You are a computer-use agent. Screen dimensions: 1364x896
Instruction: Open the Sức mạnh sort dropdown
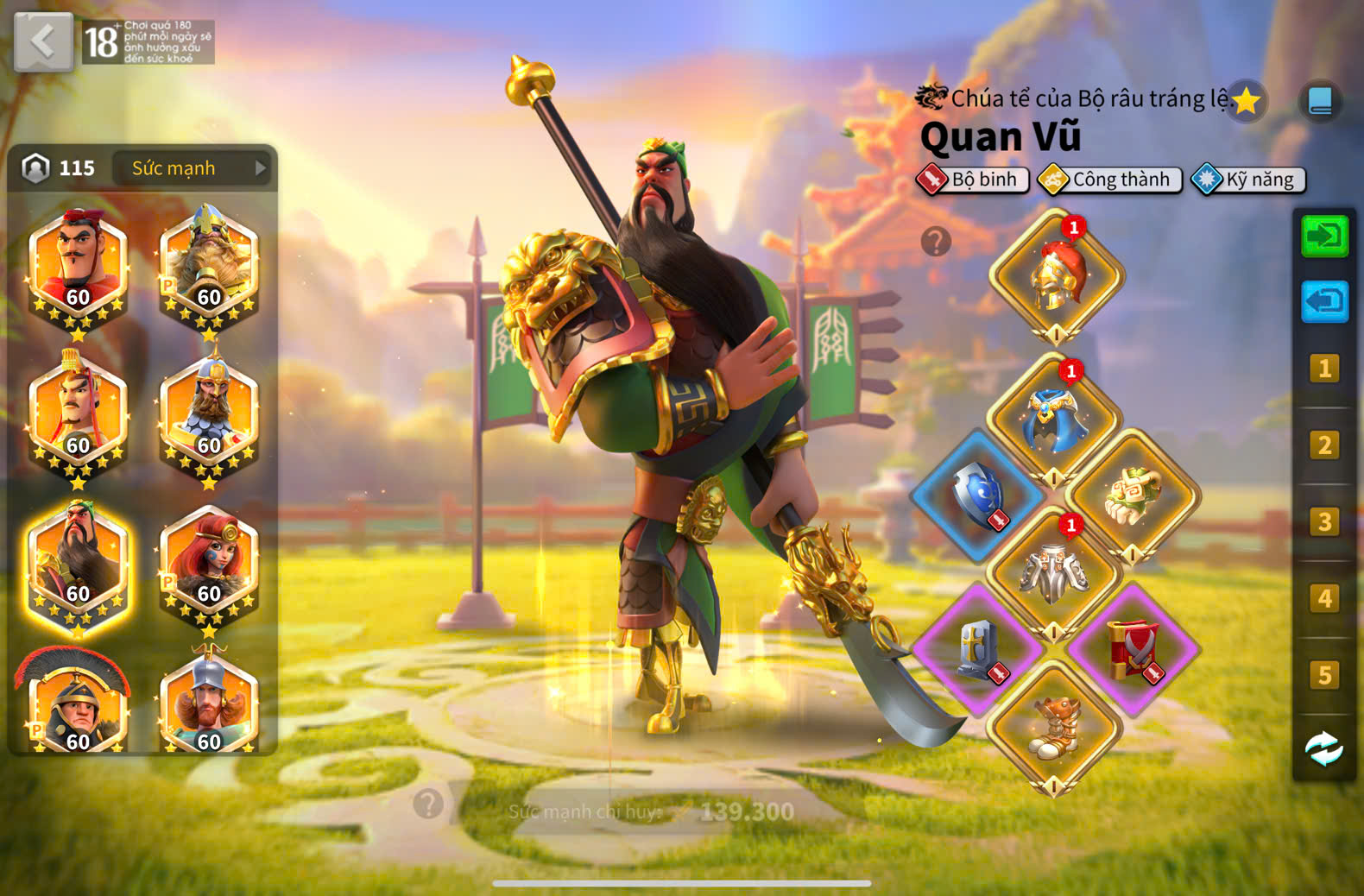192,168
